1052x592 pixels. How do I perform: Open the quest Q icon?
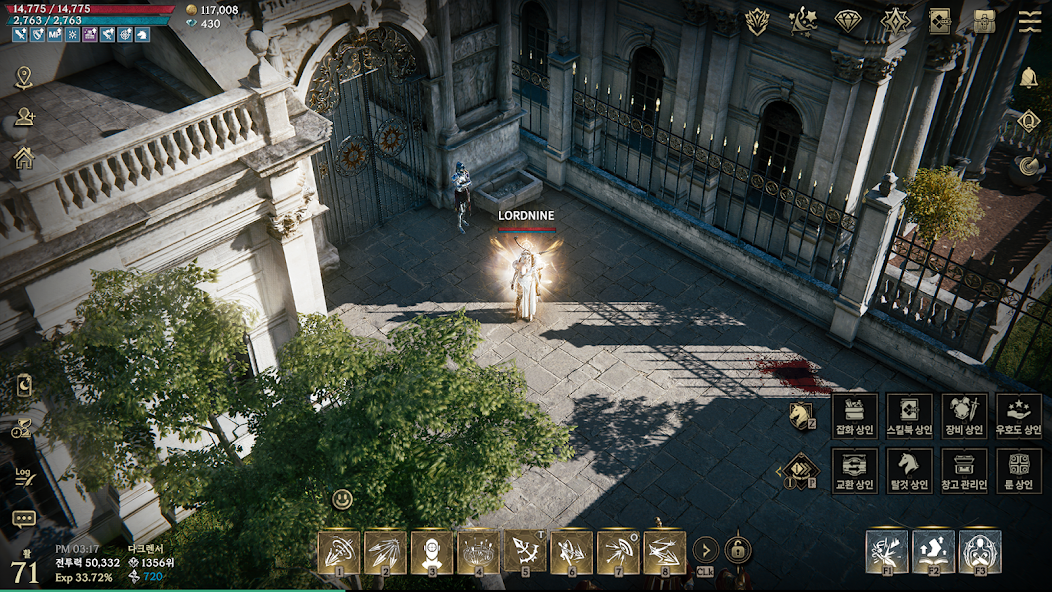pos(1029,122)
